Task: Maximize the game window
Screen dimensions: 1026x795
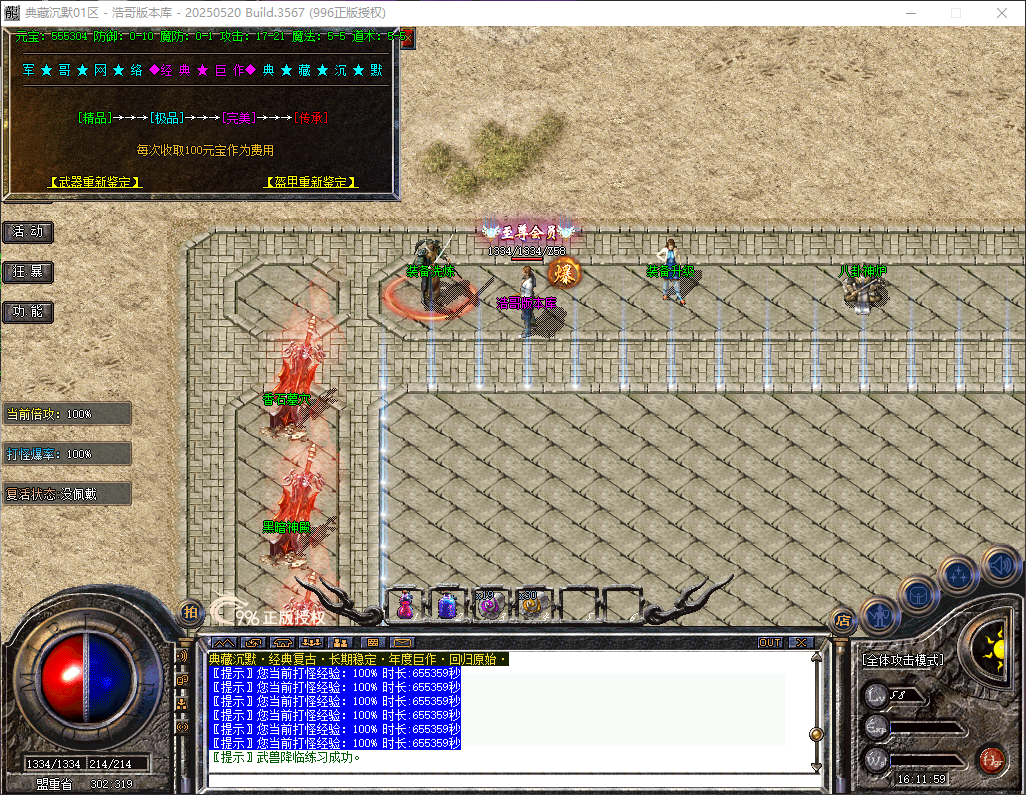Action: [x=955, y=13]
